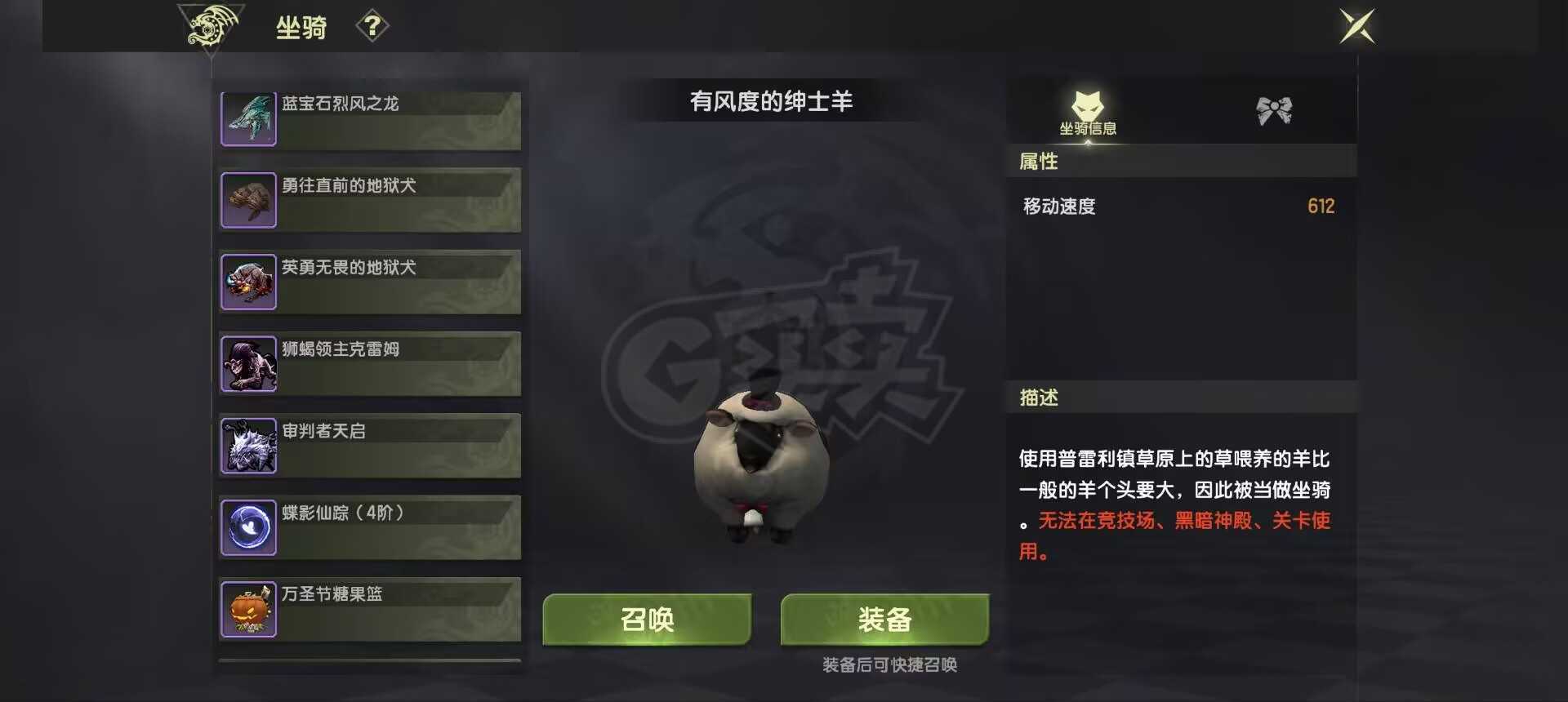Click the white beast icon for 审判者天启
The height and width of the screenshot is (702, 1568).
pos(248,444)
